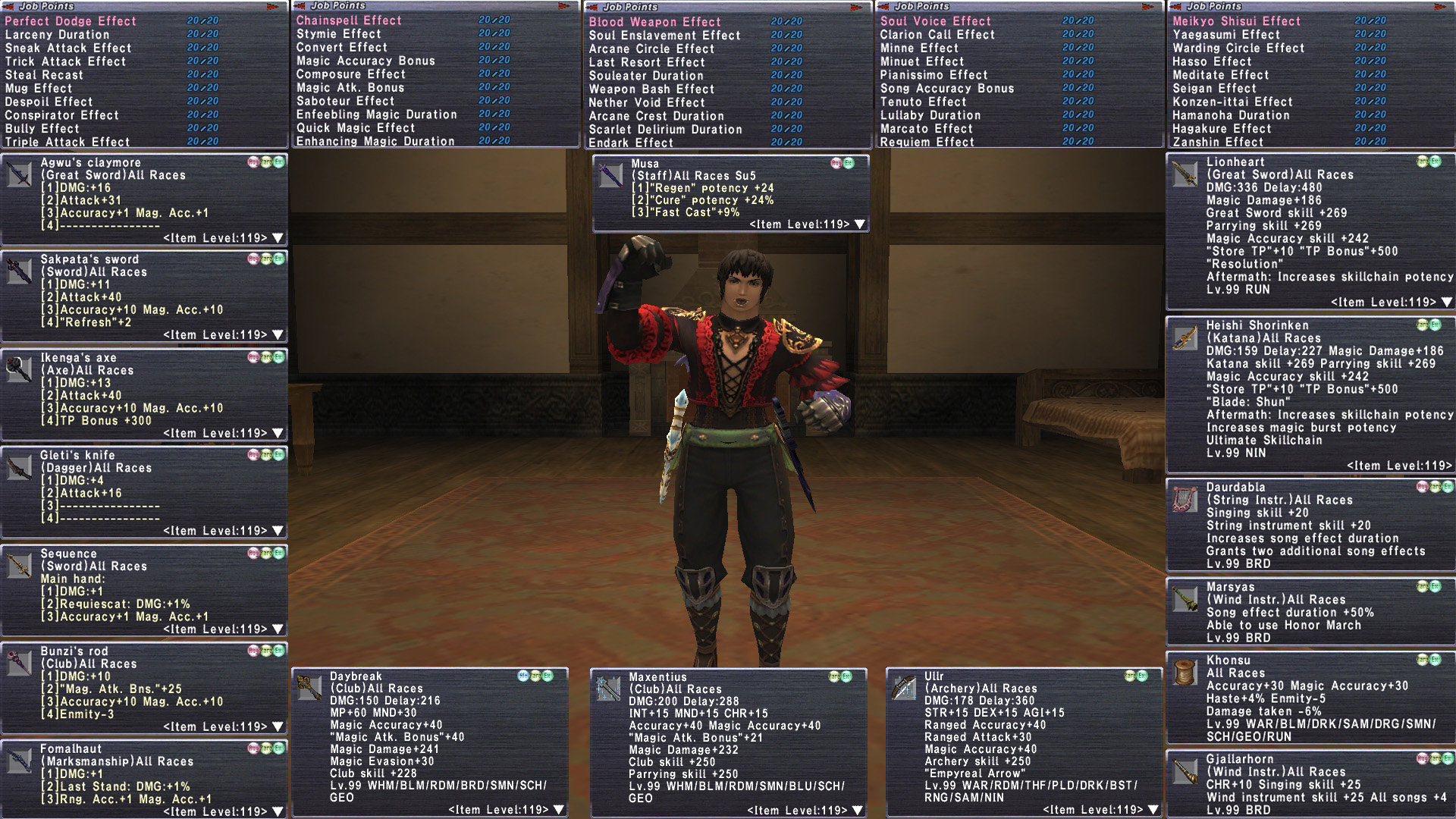Select the Musa staff icon
This screenshot has height=819, width=1456.
click(x=610, y=175)
